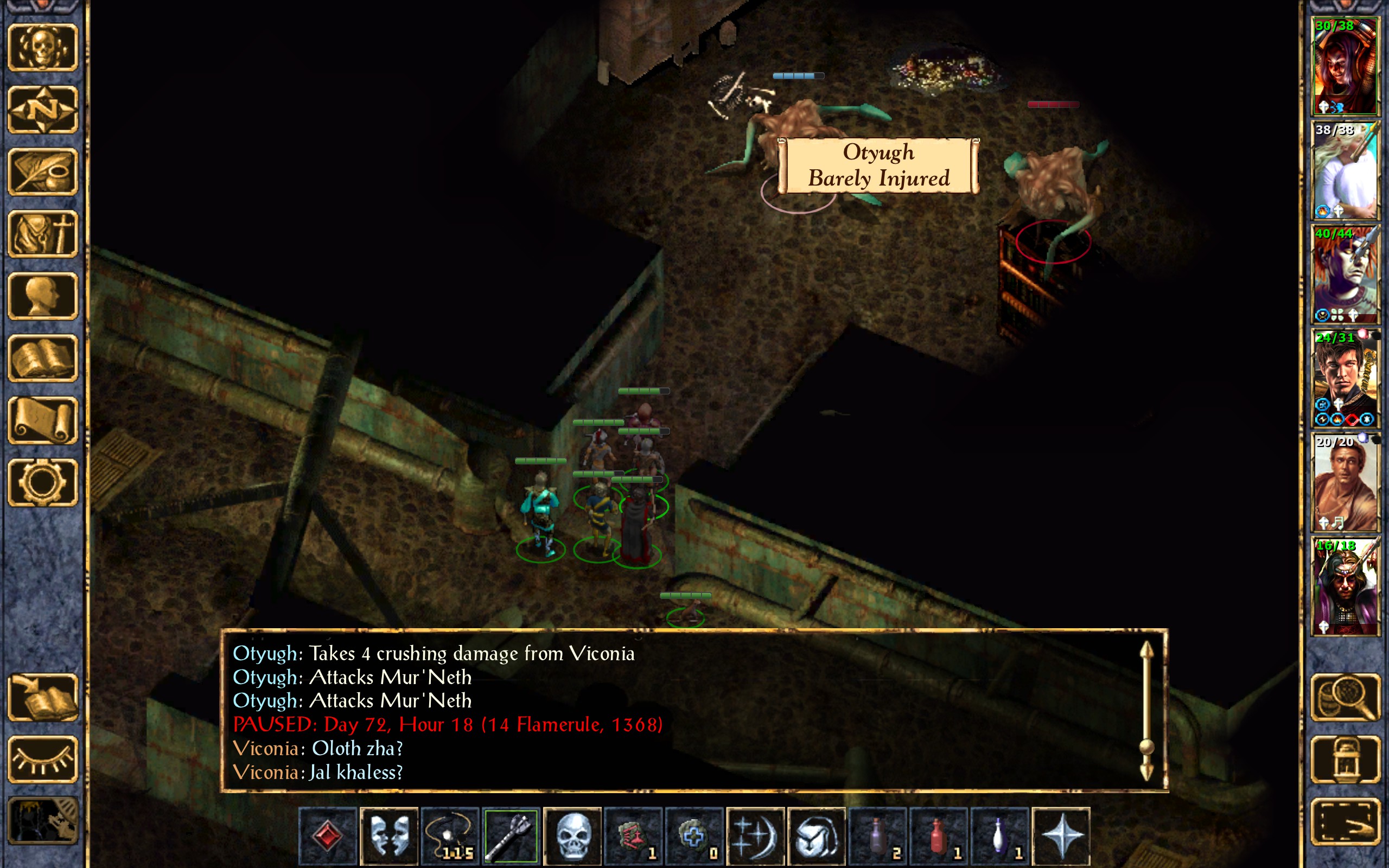
Task: Open special abilities with the star icon
Action: 1061,836
